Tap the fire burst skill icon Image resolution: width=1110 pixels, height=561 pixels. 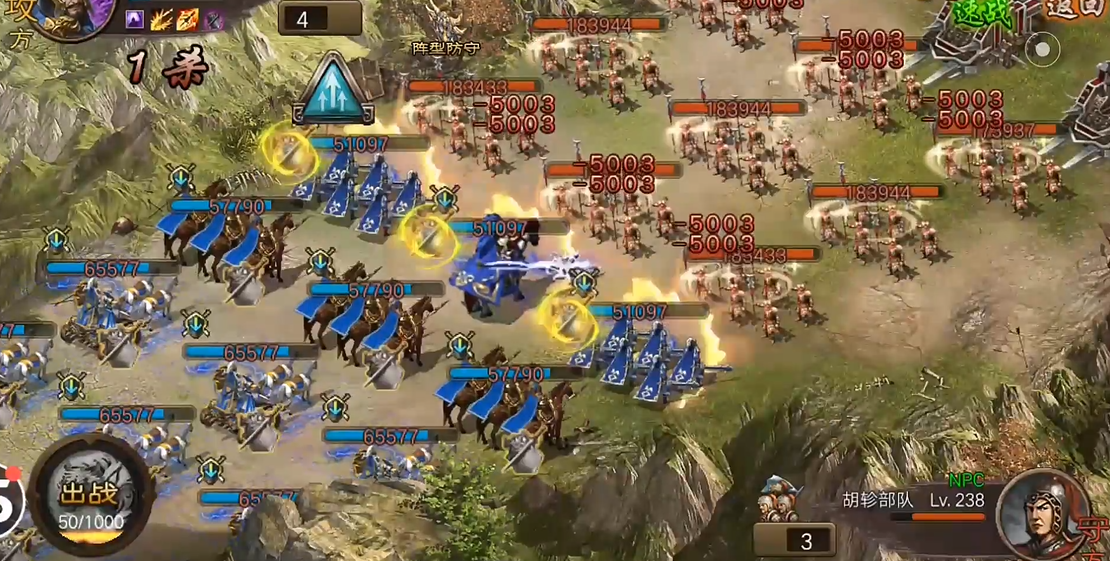pos(162,19)
